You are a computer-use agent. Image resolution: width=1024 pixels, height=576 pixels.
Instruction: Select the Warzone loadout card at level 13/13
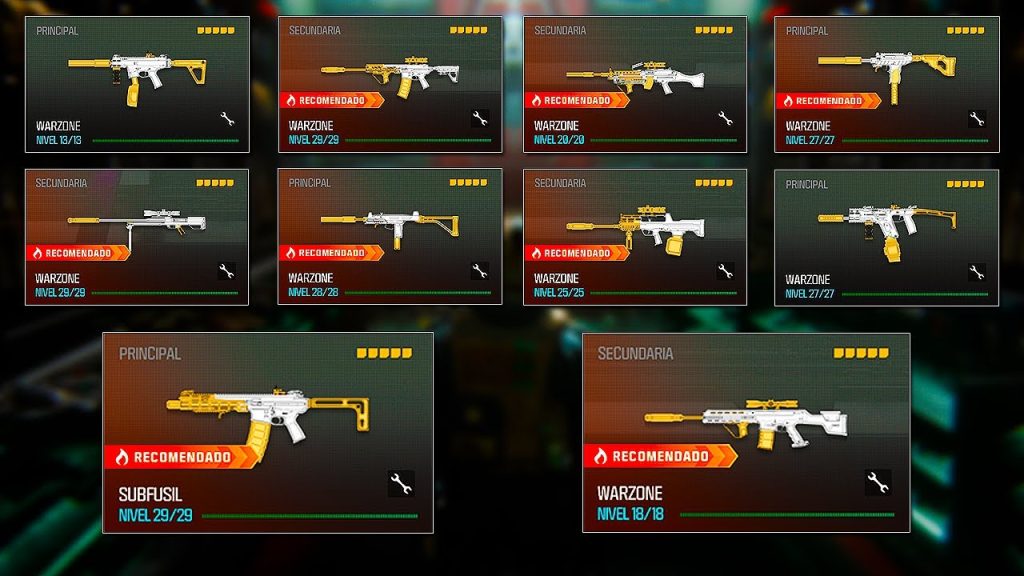[x=137, y=84]
